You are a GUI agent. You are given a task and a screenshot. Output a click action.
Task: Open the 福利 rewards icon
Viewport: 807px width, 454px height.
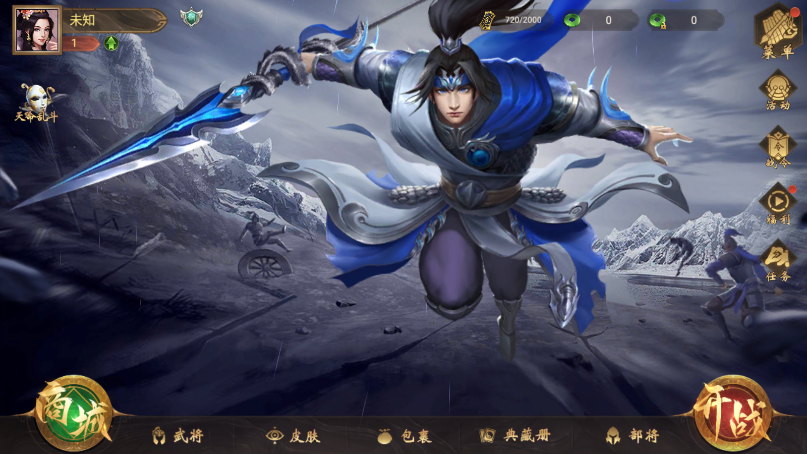pos(777,204)
